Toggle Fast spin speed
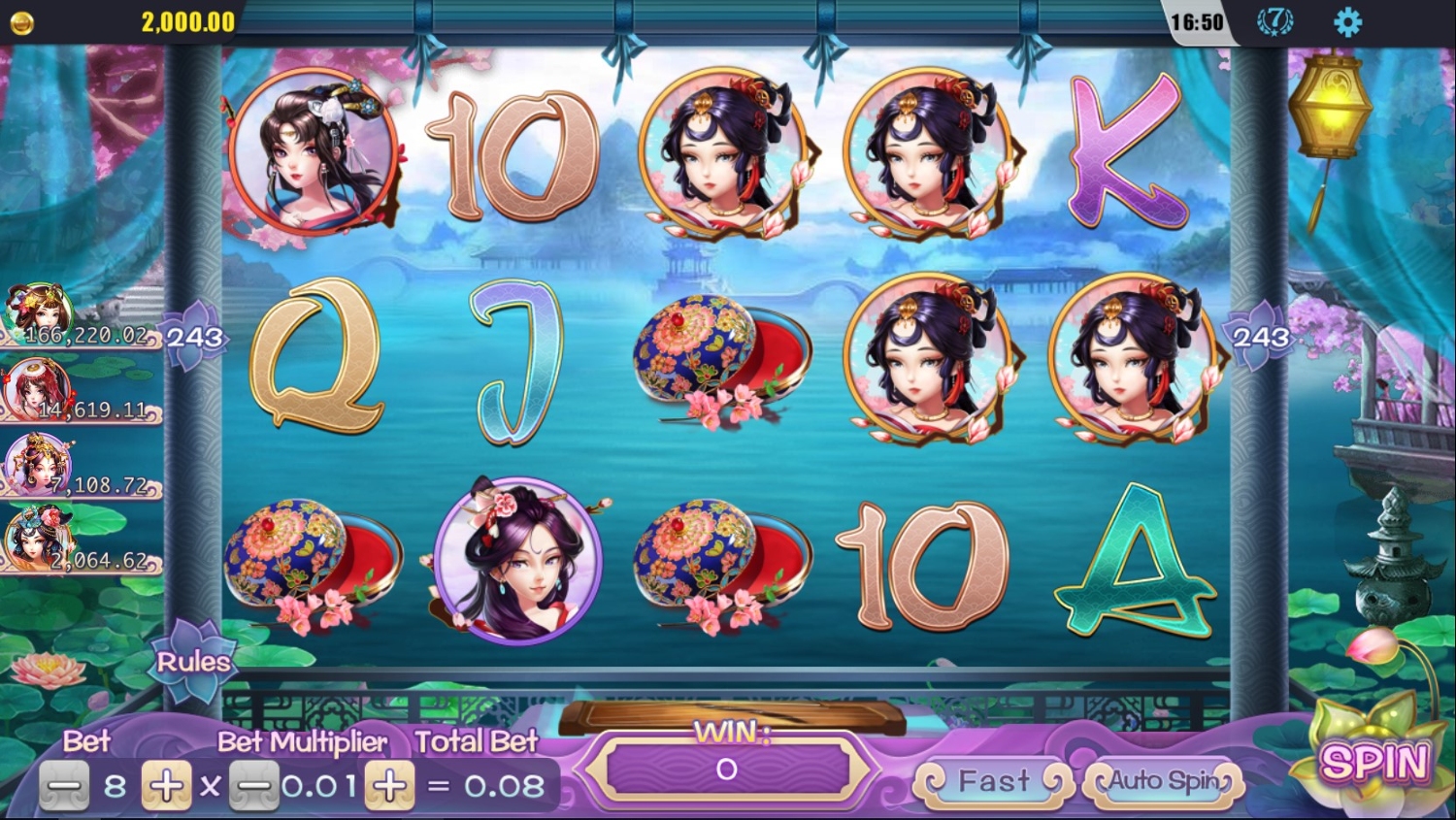The image size is (1456, 820). coord(994,781)
